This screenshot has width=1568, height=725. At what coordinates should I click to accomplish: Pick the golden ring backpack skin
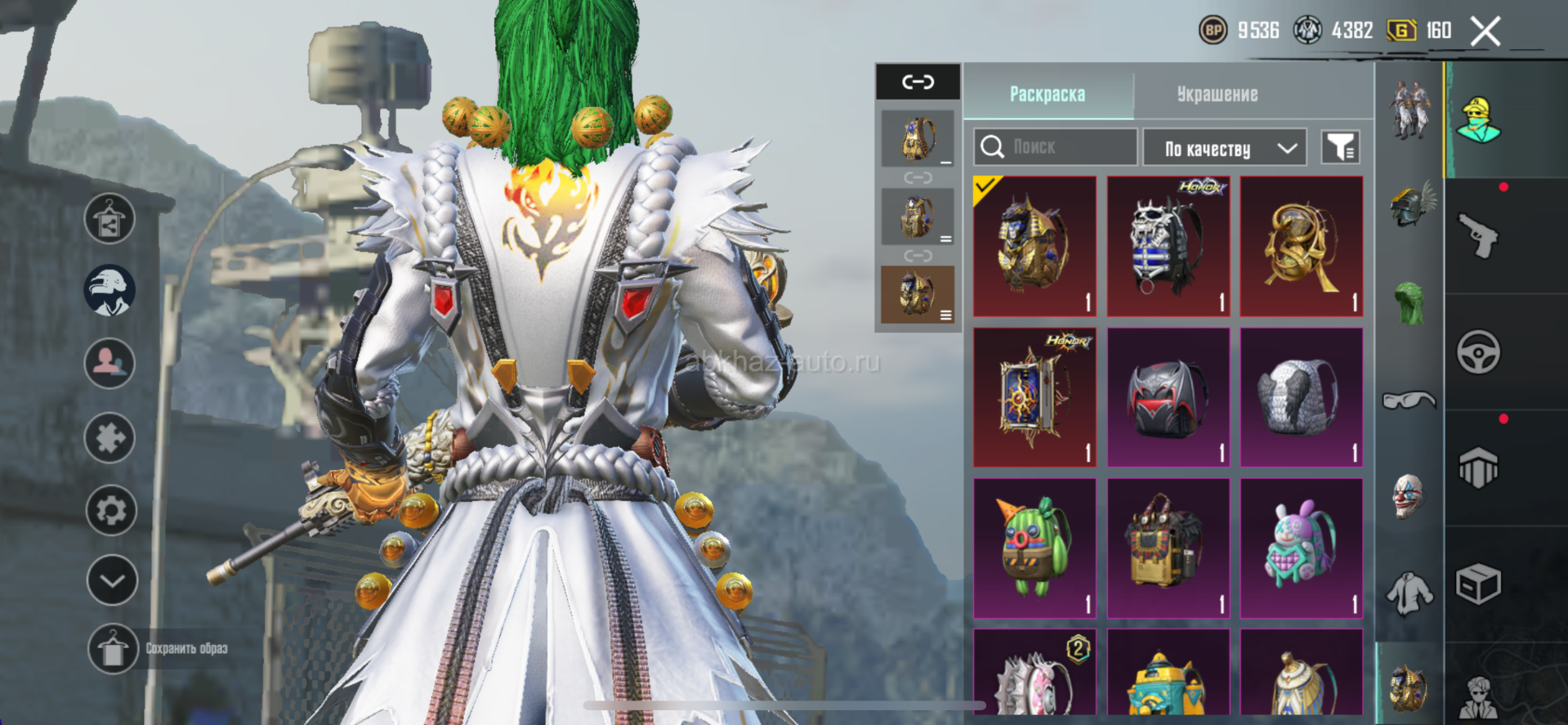pos(1301,245)
